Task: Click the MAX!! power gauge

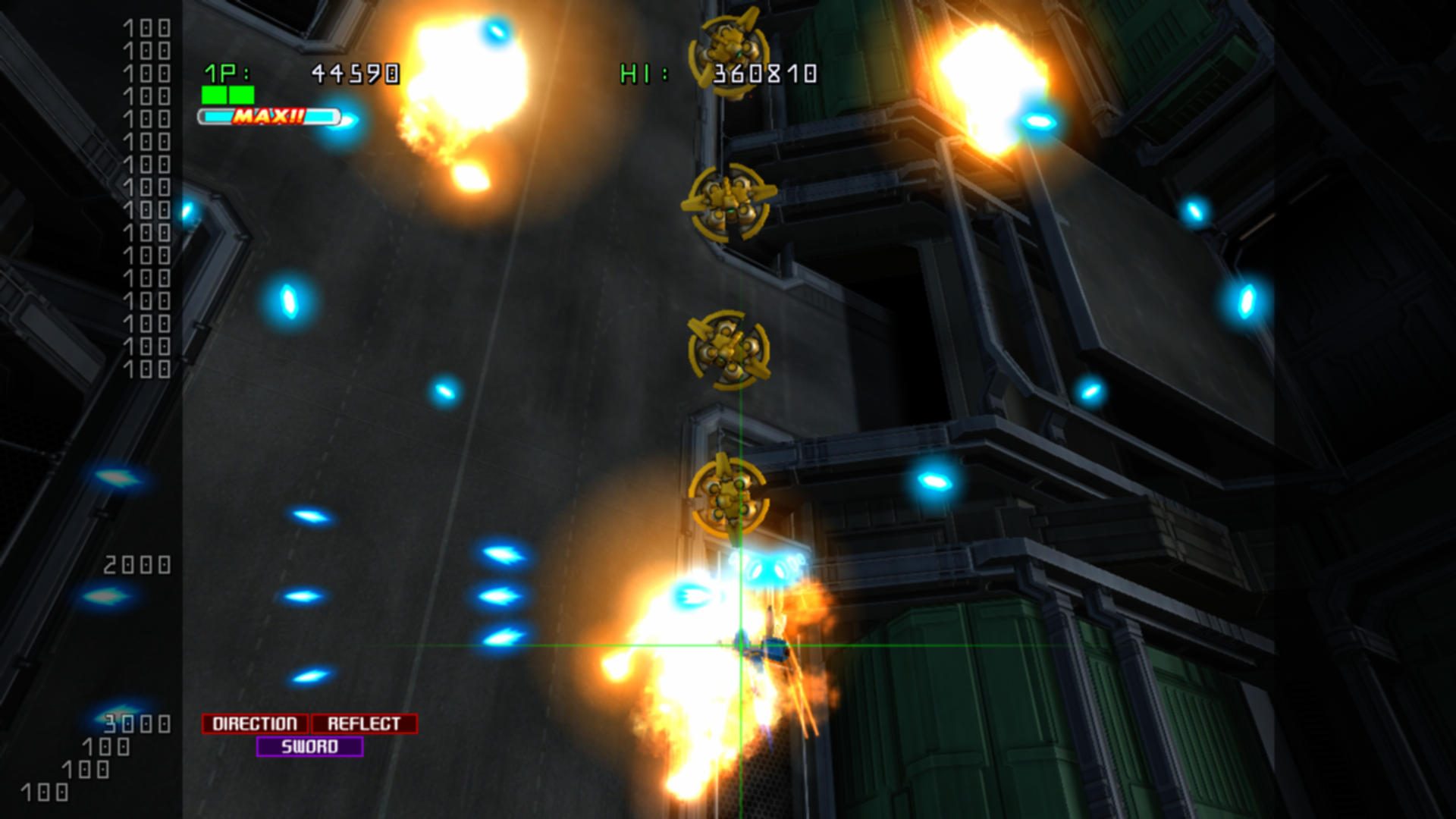Action: tap(269, 117)
